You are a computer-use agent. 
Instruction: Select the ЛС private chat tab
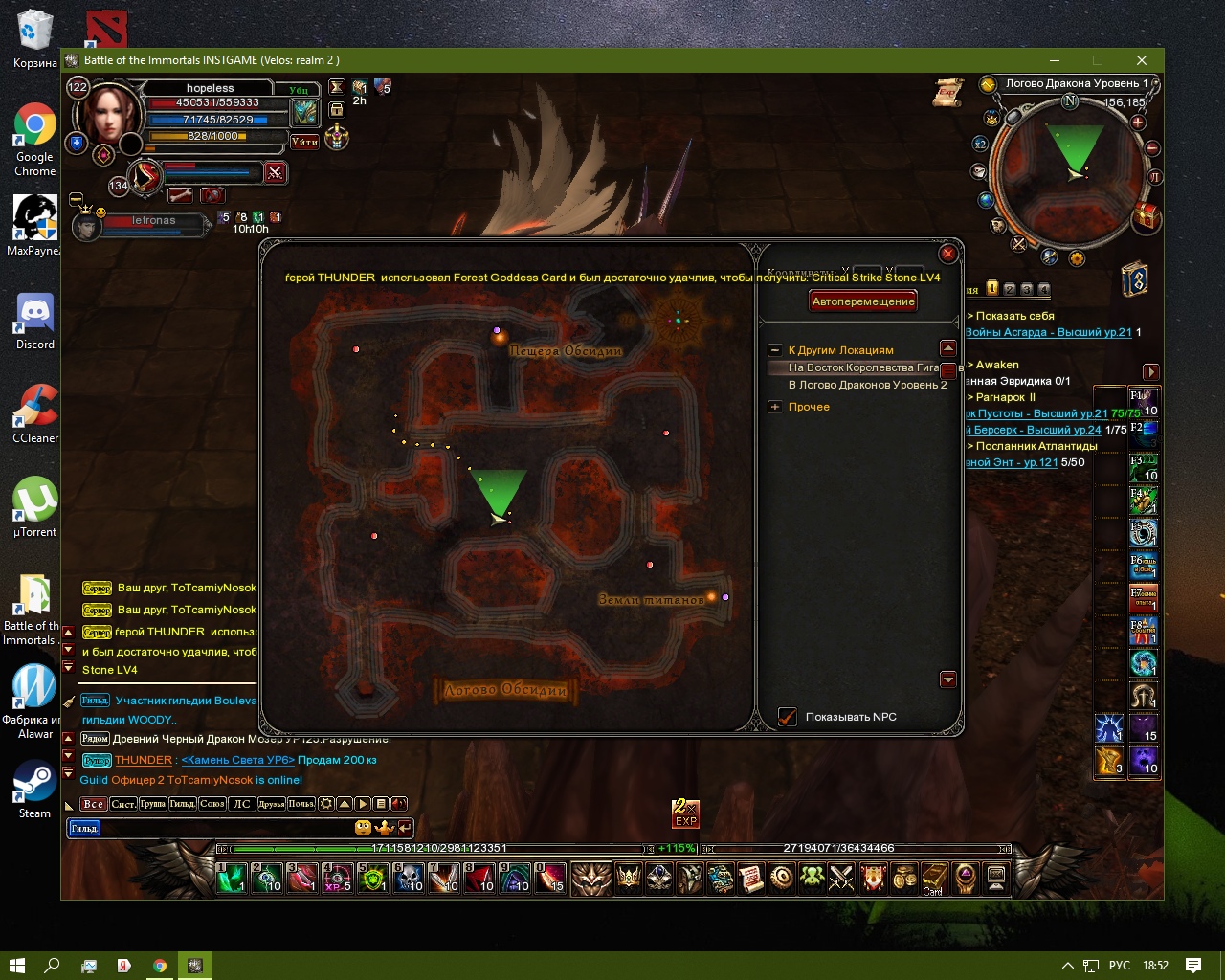coord(242,804)
